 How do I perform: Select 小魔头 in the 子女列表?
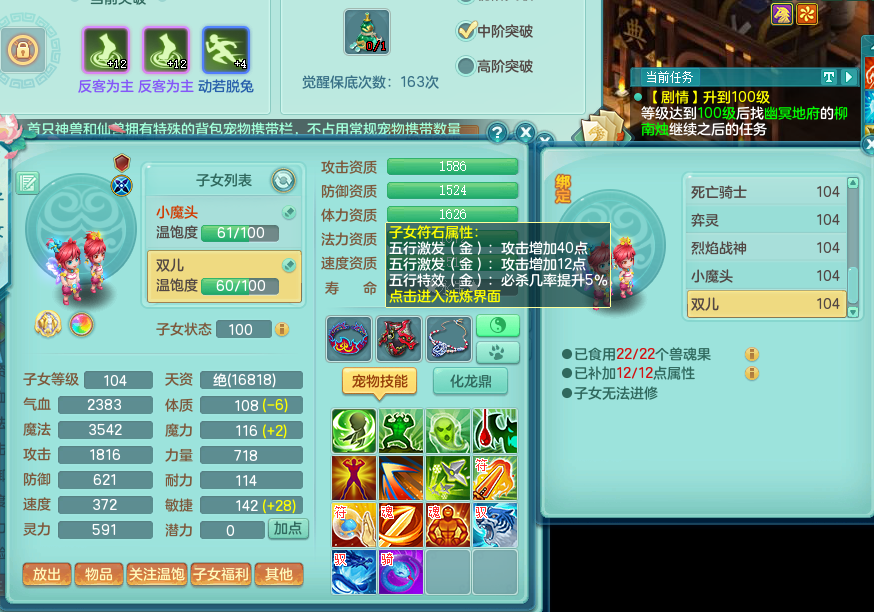coord(222,222)
